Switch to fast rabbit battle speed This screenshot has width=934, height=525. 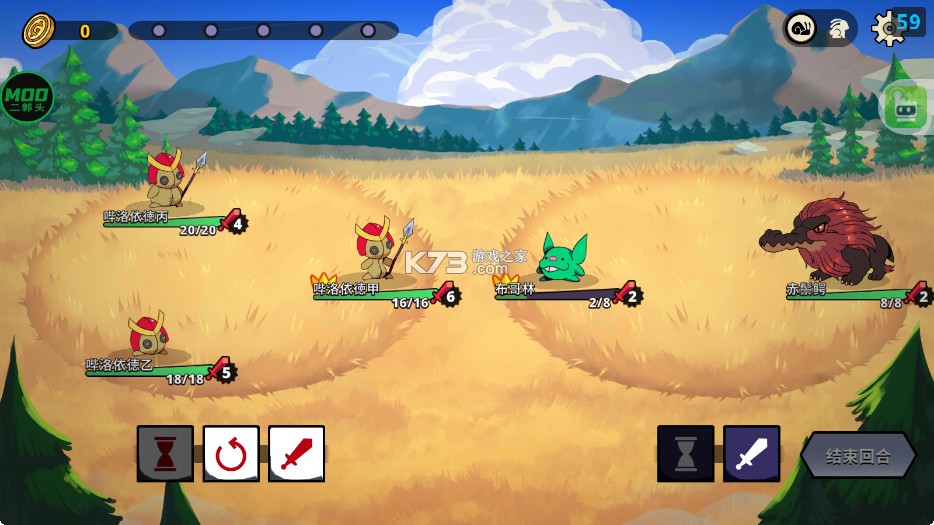[x=838, y=30]
